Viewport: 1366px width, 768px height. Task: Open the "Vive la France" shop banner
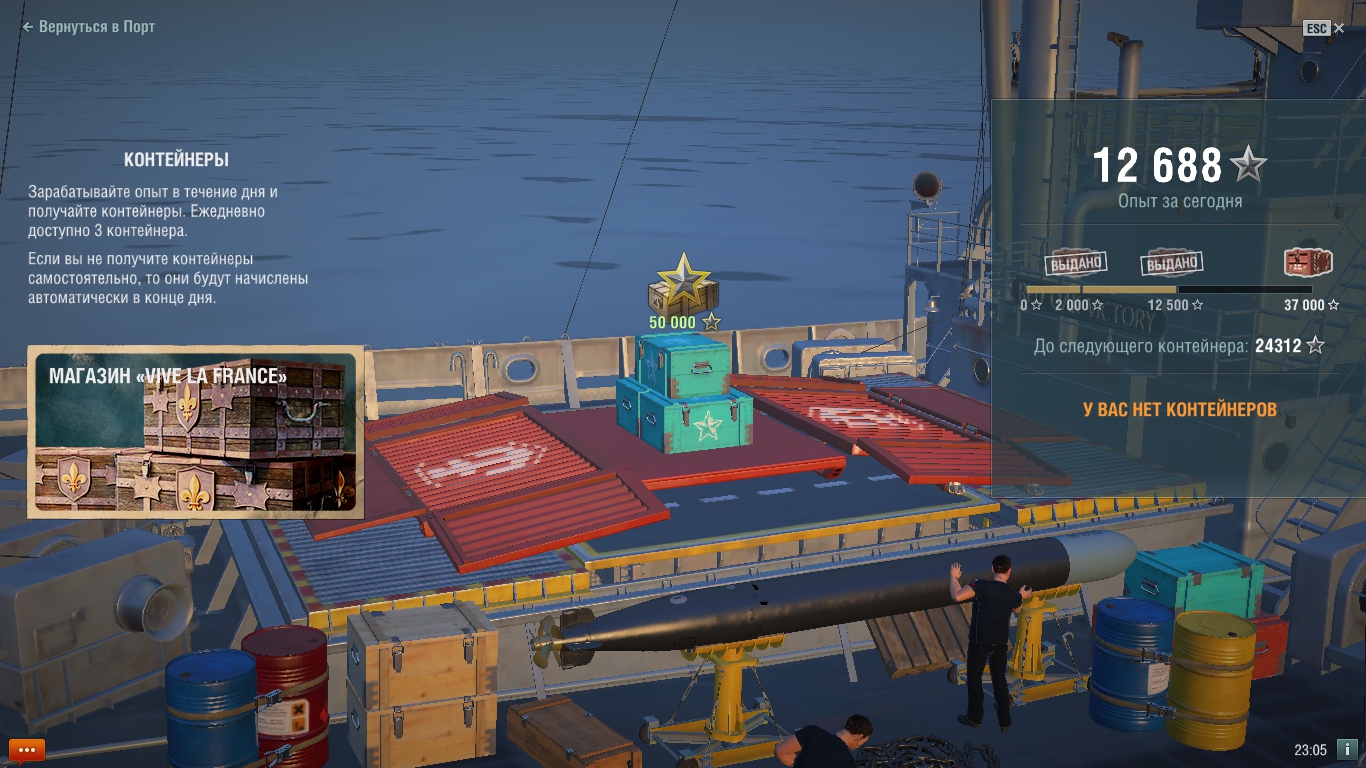(x=196, y=432)
